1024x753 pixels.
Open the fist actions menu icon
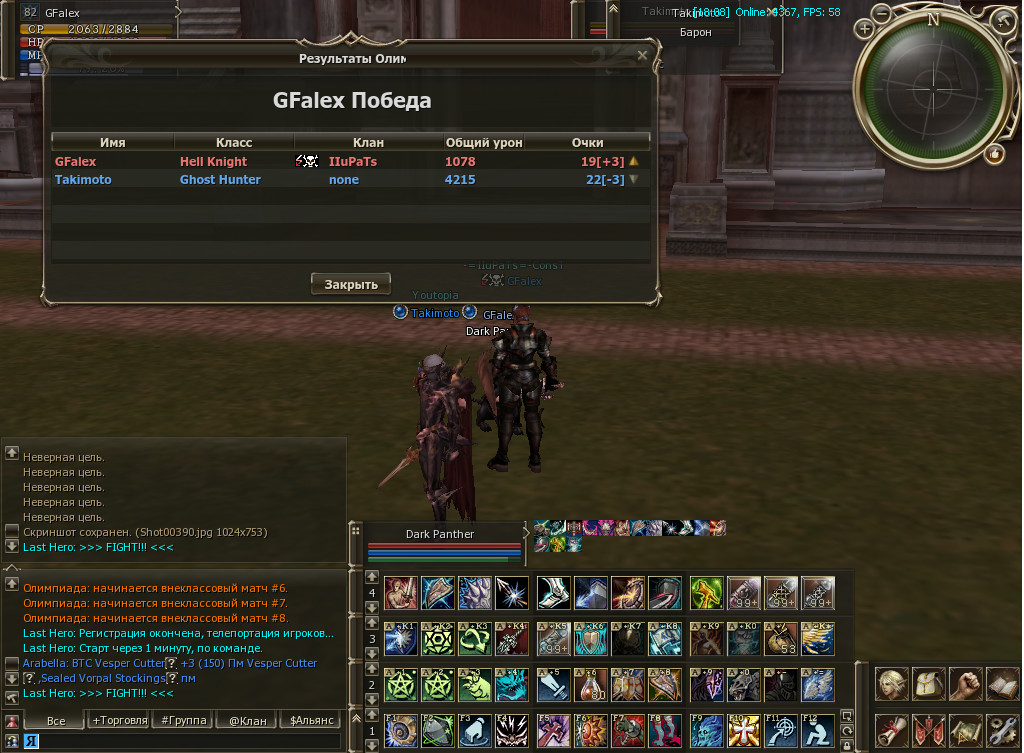click(x=965, y=684)
